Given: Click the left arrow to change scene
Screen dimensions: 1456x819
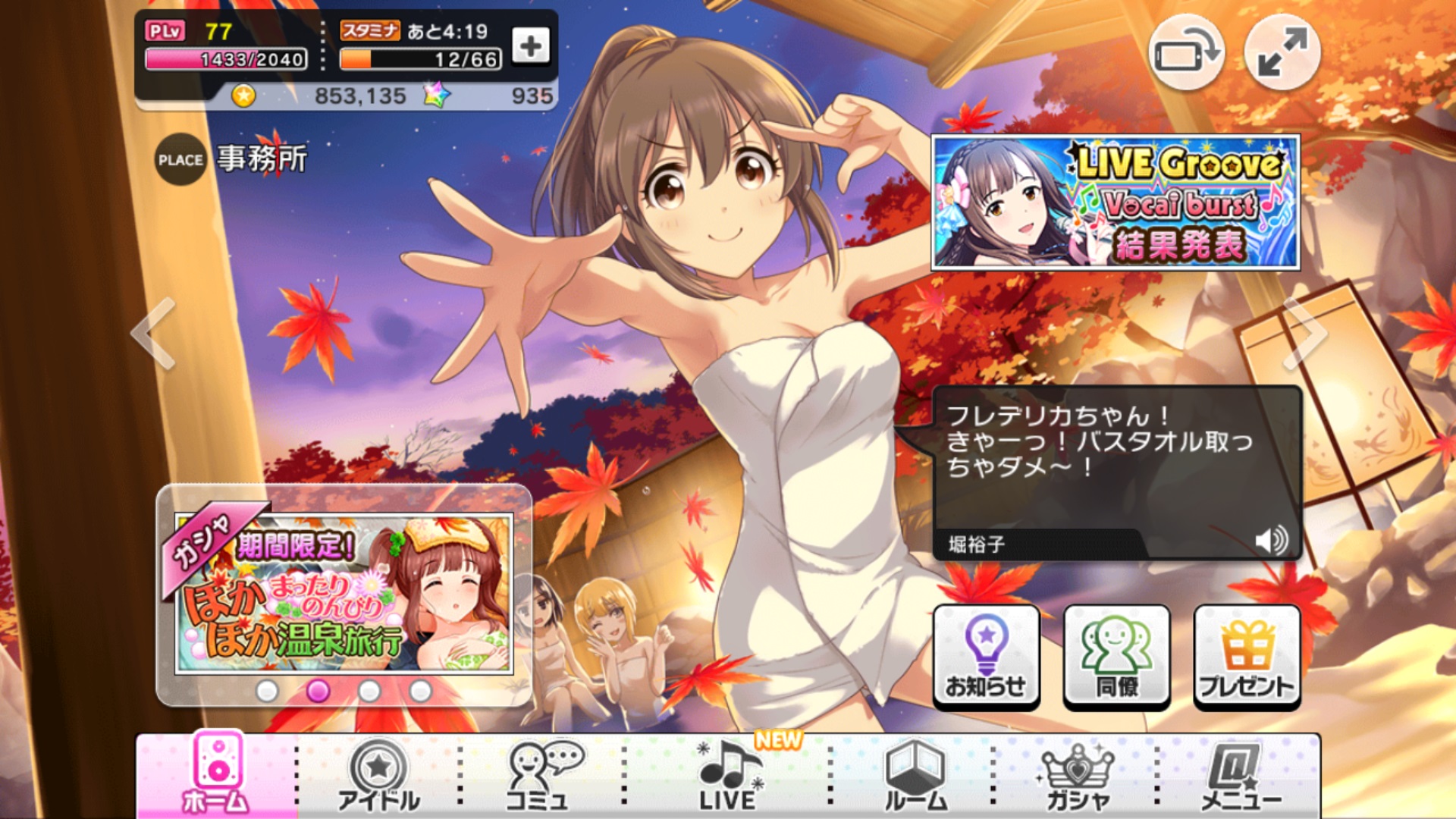Looking at the screenshot, I should (154, 334).
